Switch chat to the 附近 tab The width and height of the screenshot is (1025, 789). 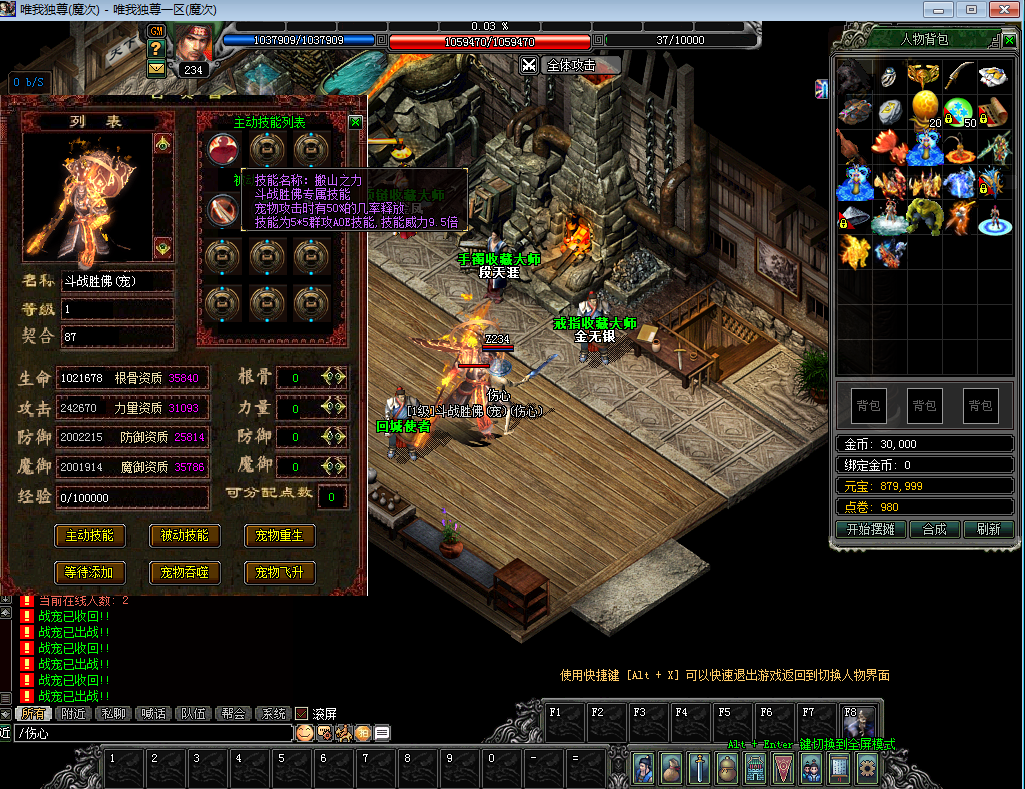(x=73, y=714)
